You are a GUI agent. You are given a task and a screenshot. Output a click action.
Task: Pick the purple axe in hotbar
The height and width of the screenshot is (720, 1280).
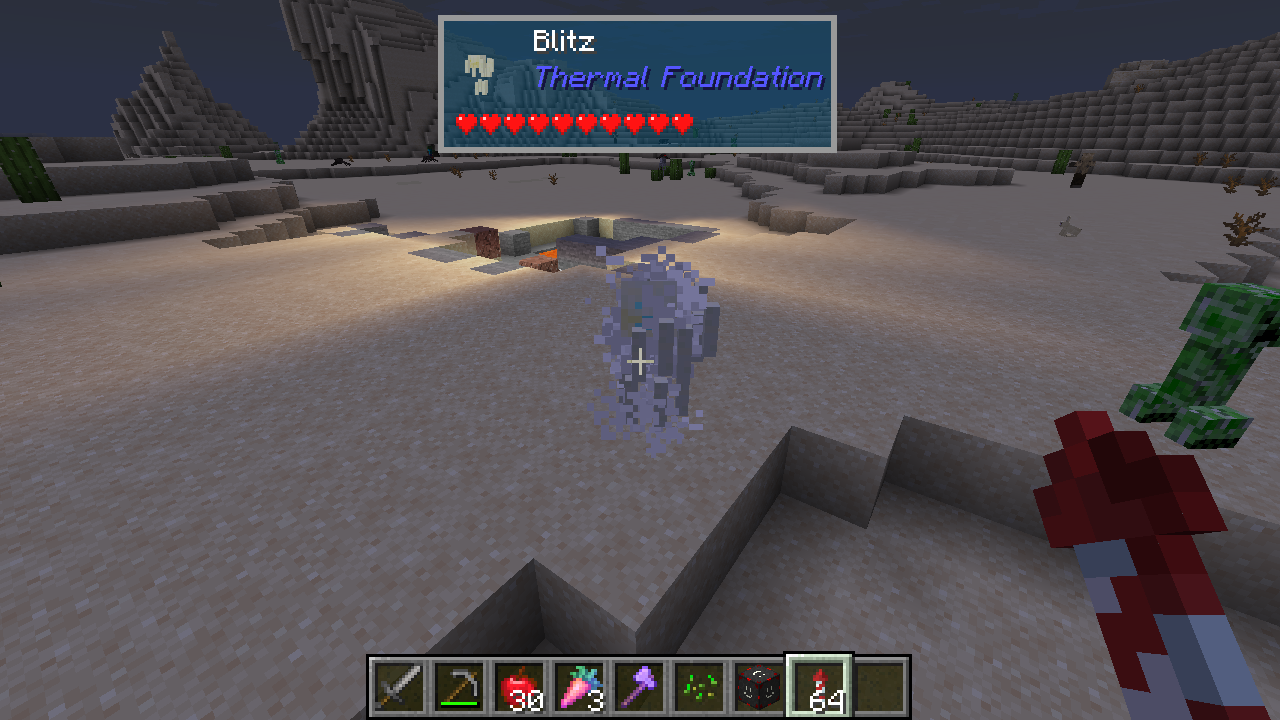pyautogui.click(x=640, y=687)
